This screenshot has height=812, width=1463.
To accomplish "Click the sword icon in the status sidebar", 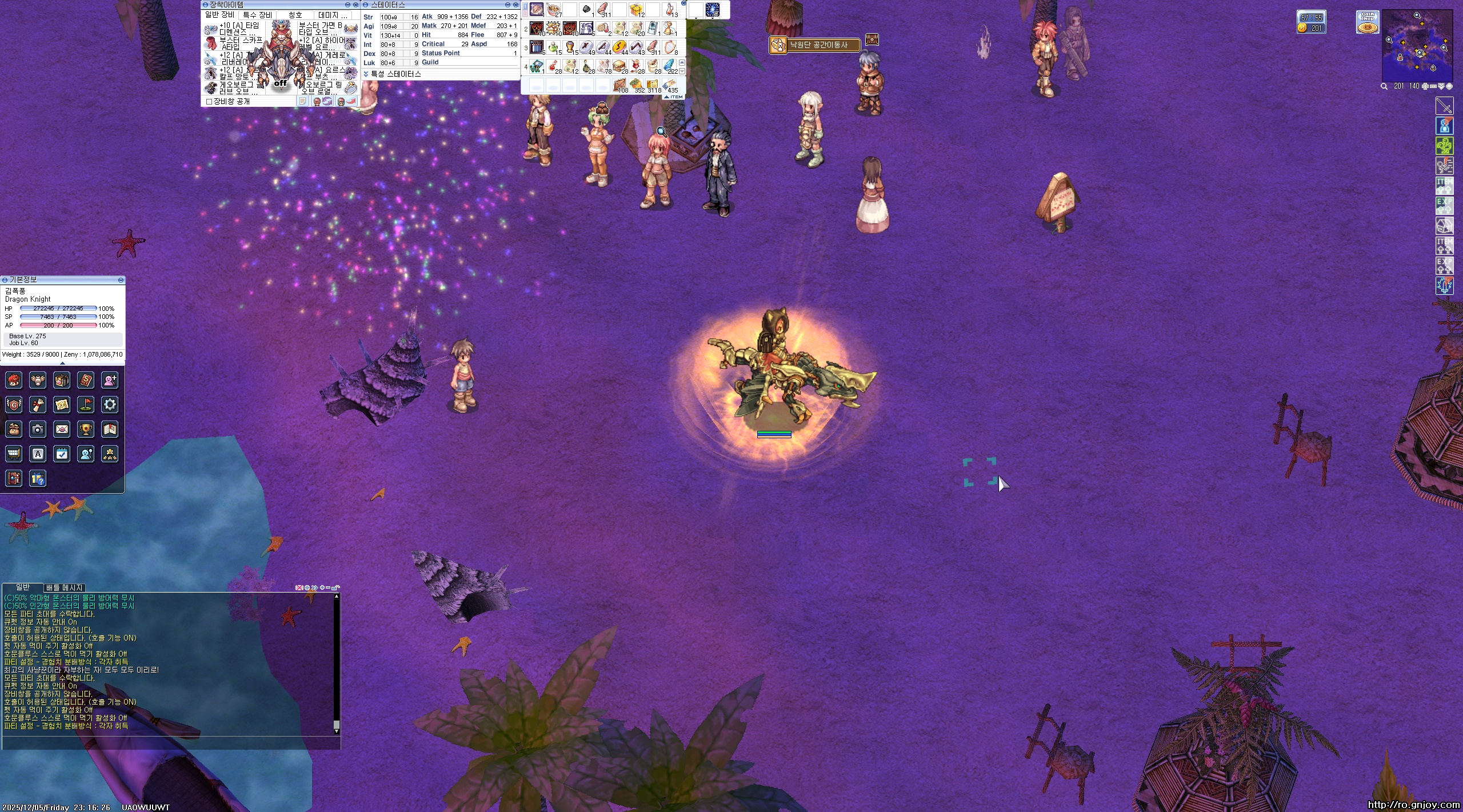I will tap(1444, 106).
